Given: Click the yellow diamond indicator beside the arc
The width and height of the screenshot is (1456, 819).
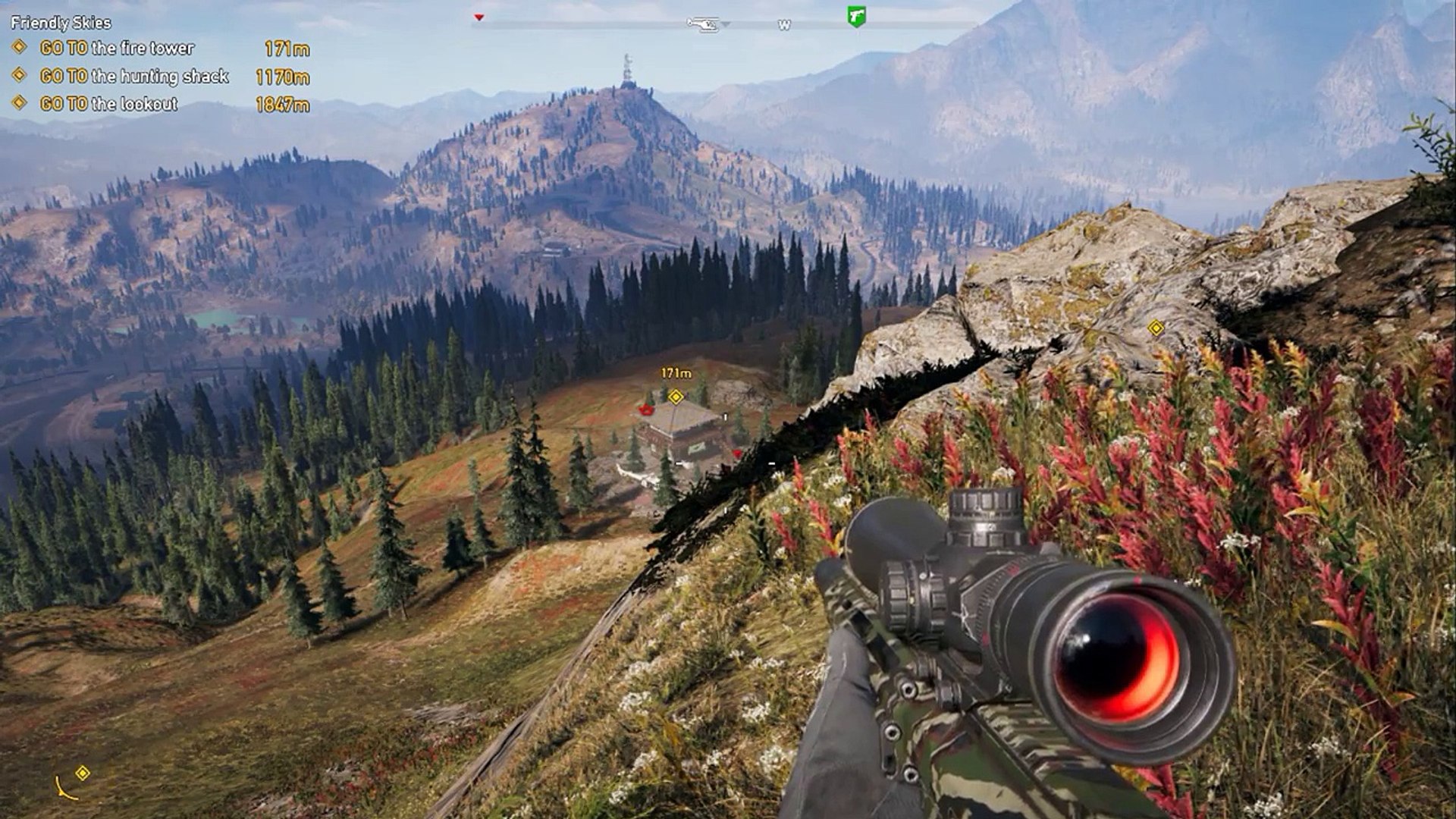Looking at the screenshot, I should [x=83, y=773].
